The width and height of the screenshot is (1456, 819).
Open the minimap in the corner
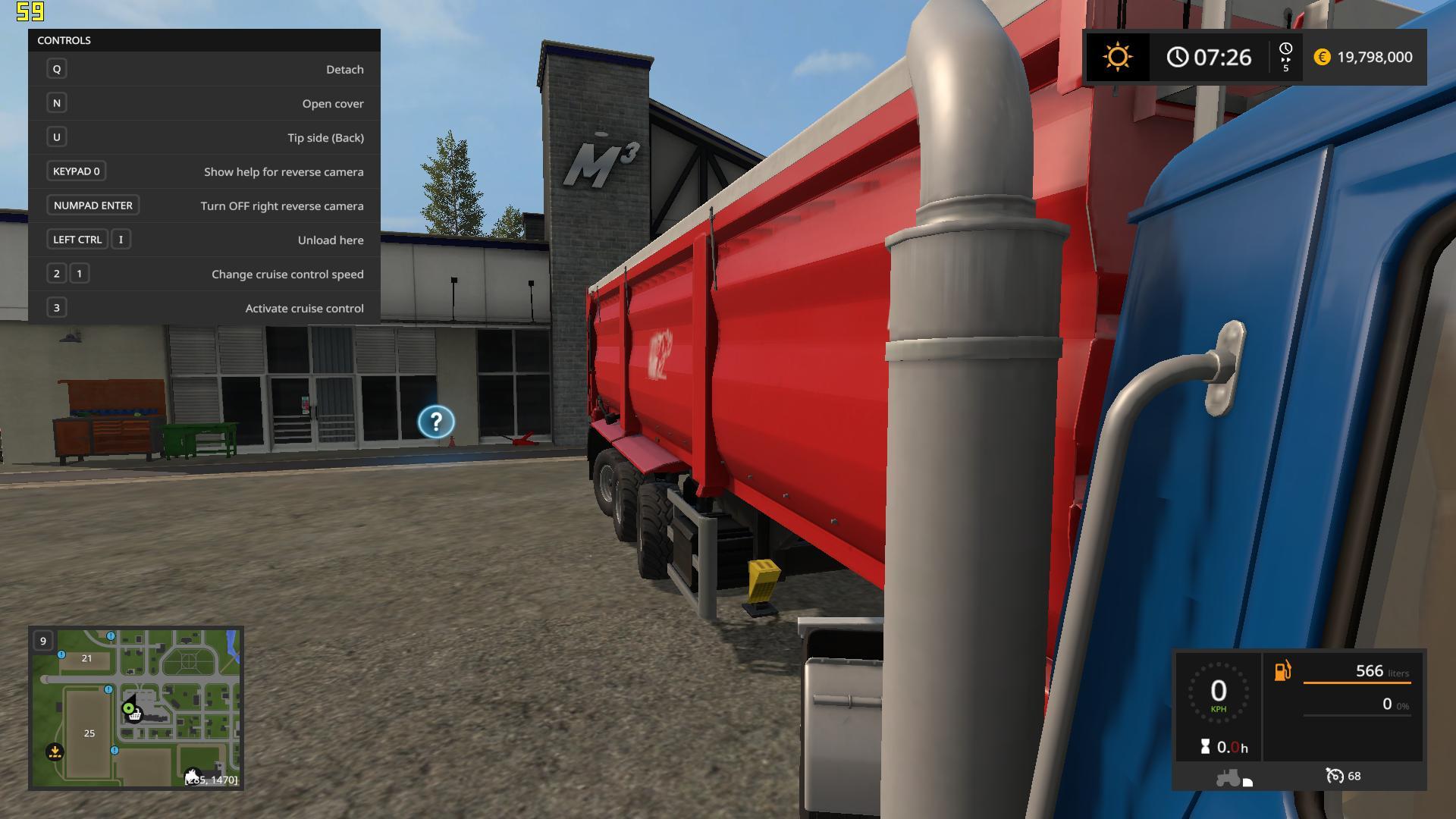coord(136,708)
